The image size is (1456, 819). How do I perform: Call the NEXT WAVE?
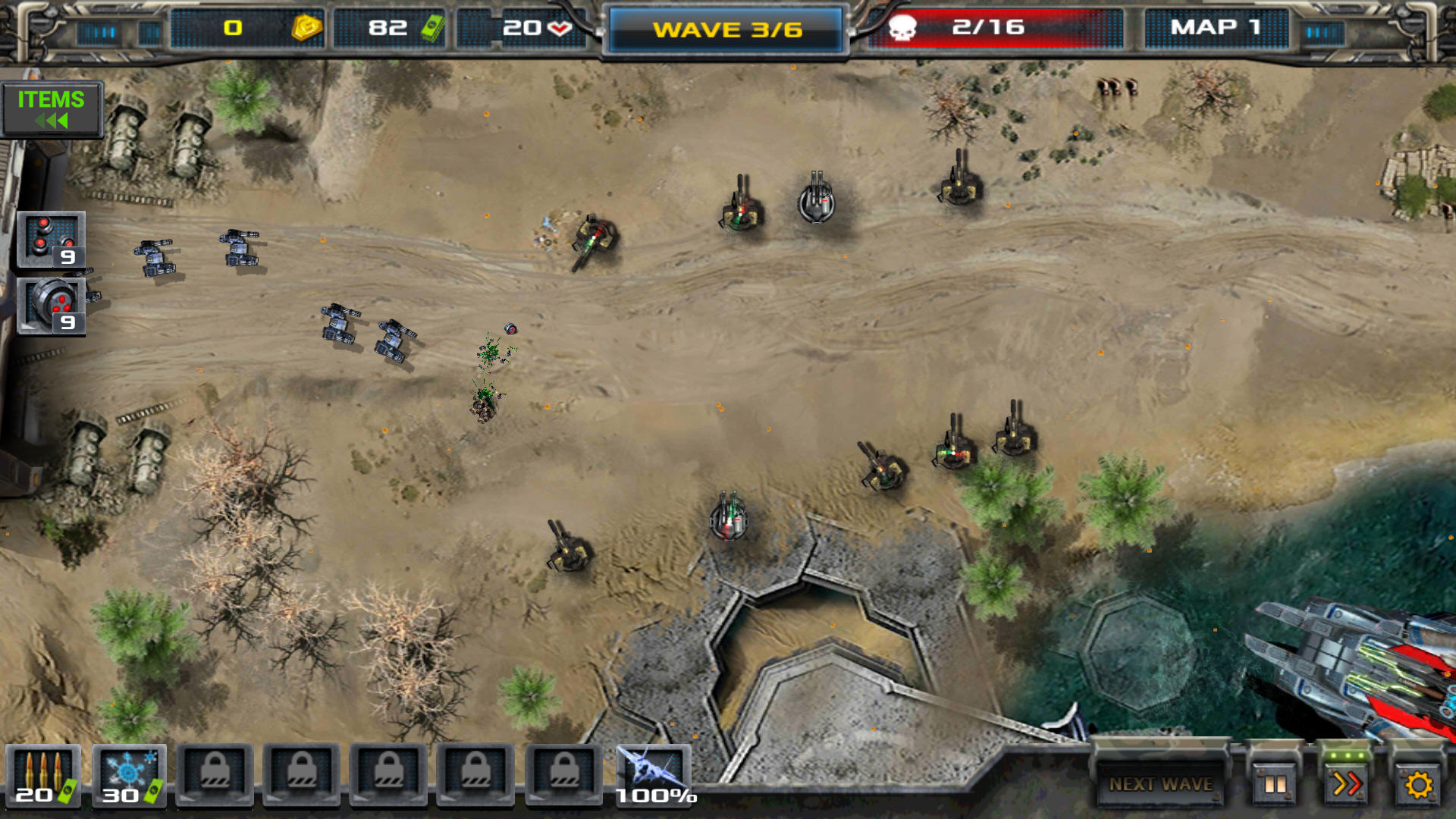coord(1160,783)
